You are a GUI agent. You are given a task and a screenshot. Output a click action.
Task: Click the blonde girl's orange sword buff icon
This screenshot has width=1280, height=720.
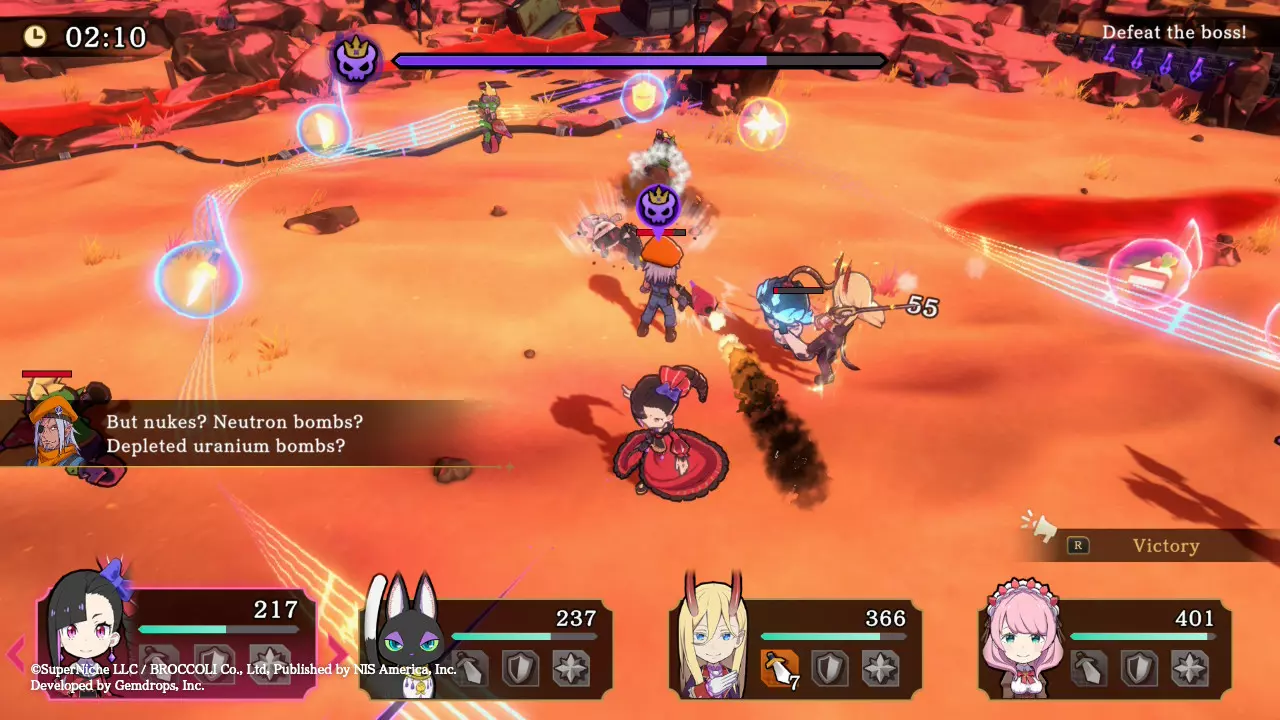click(x=779, y=667)
